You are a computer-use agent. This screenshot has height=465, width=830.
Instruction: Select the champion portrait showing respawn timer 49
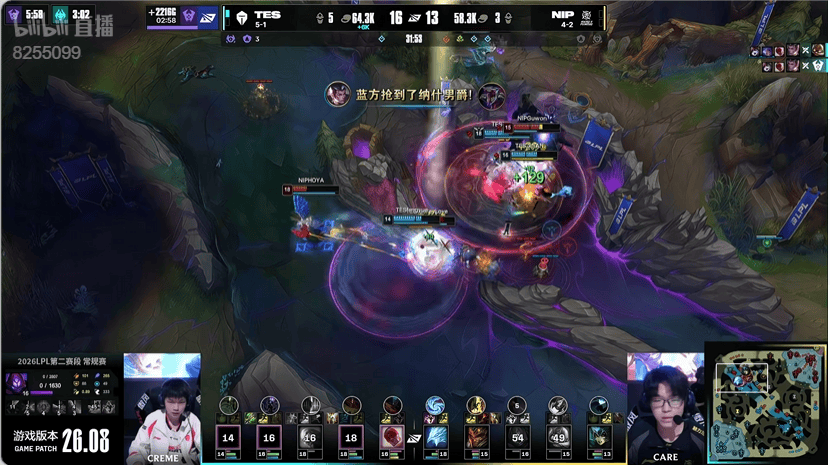point(558,437)
